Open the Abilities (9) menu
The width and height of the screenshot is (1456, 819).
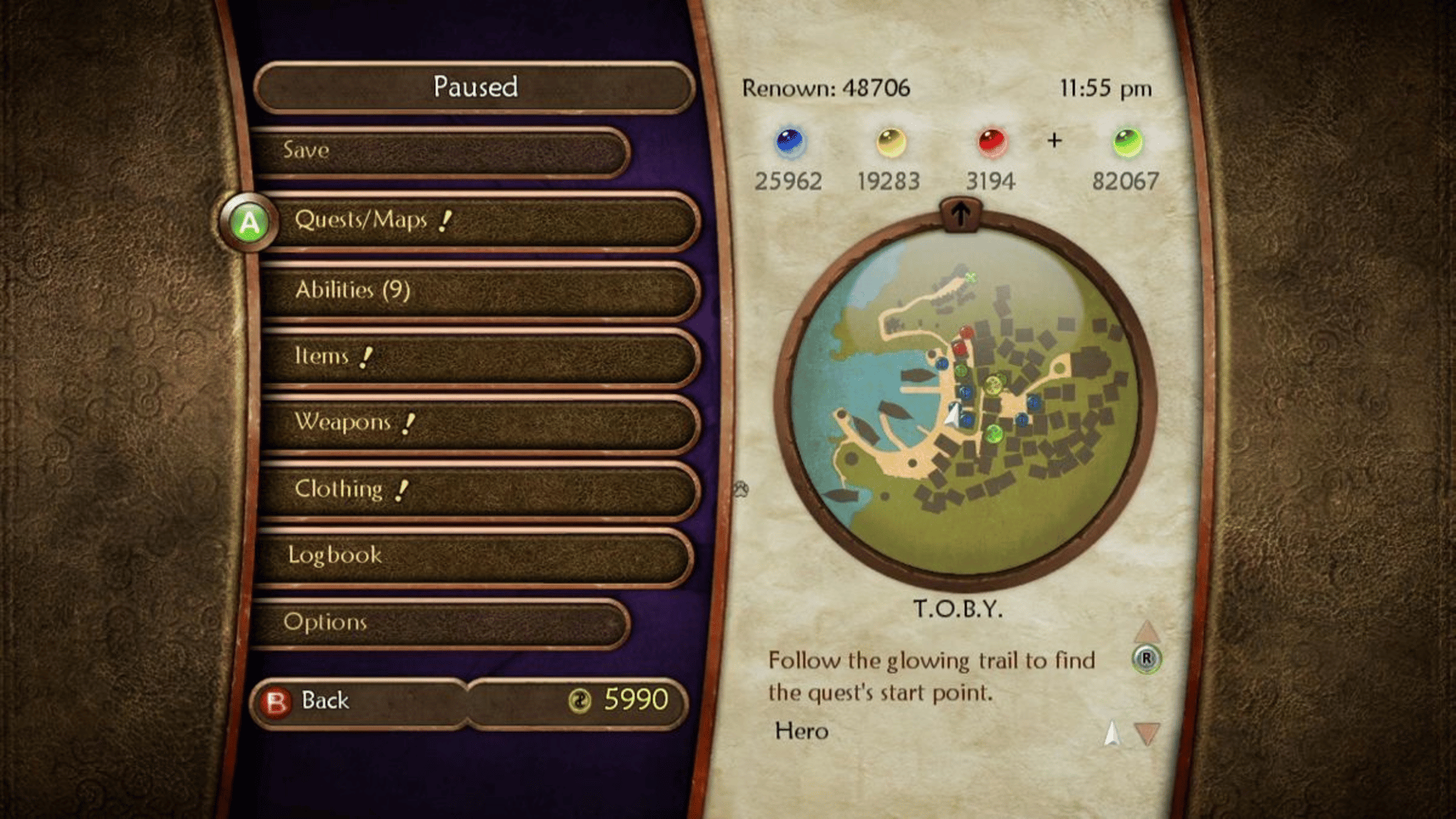click(x=478, y=290)
